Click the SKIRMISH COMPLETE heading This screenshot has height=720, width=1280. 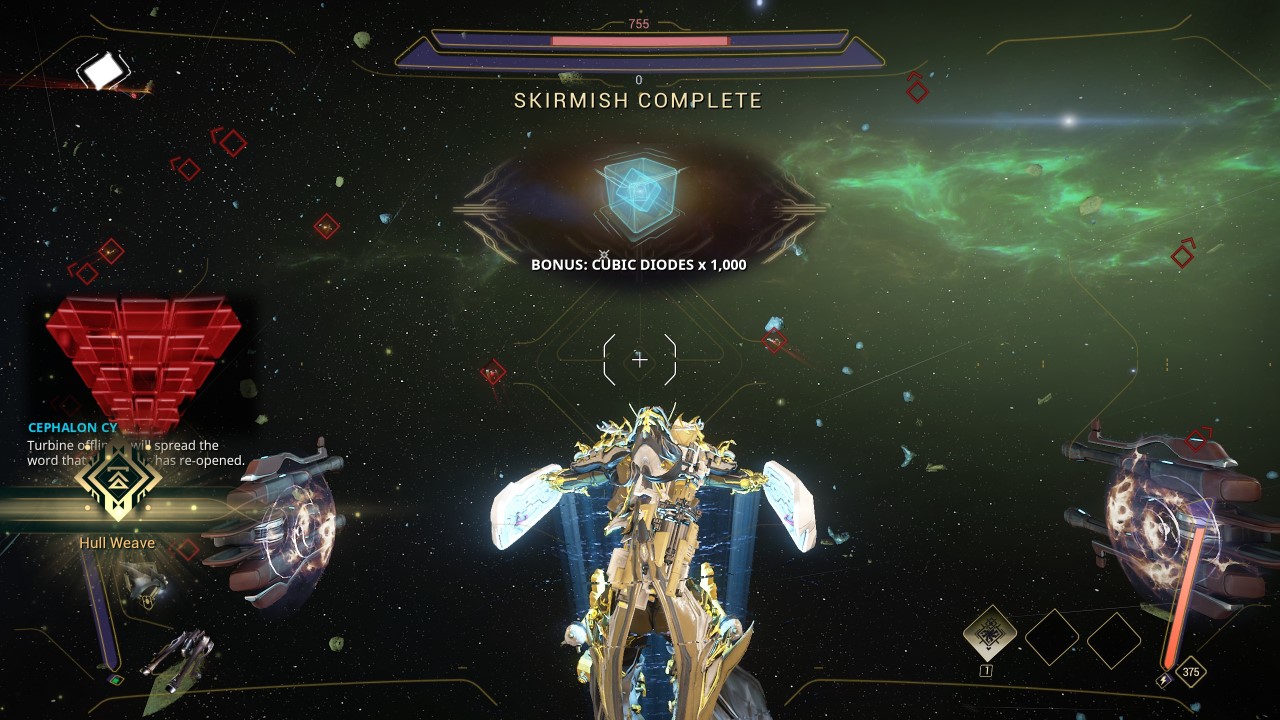[x=639, y=100]
